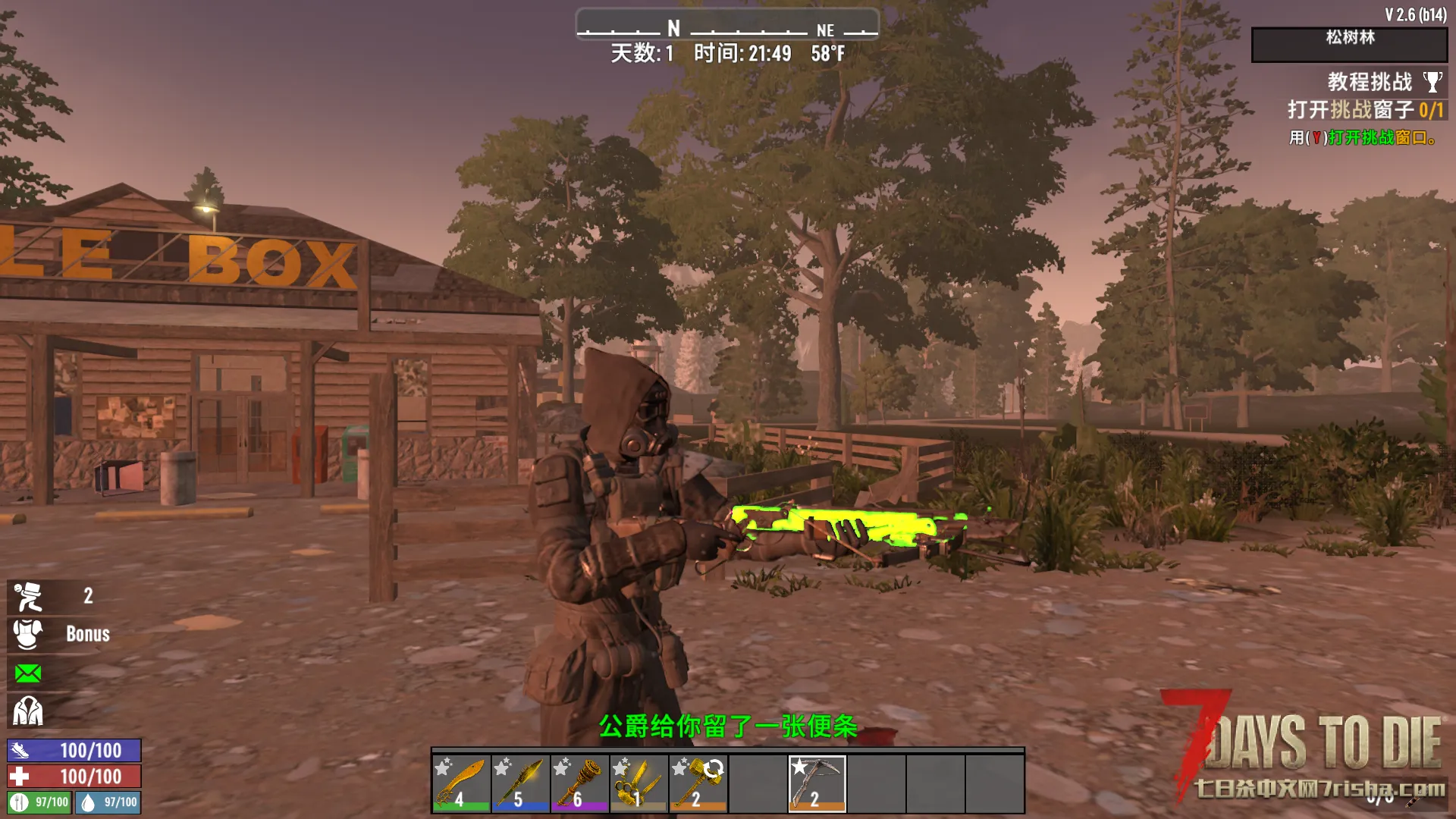Select the golden machete hotbar slot
This screenshot has width=1456, height=819.
pyautogui.click(x=461, y=783)
